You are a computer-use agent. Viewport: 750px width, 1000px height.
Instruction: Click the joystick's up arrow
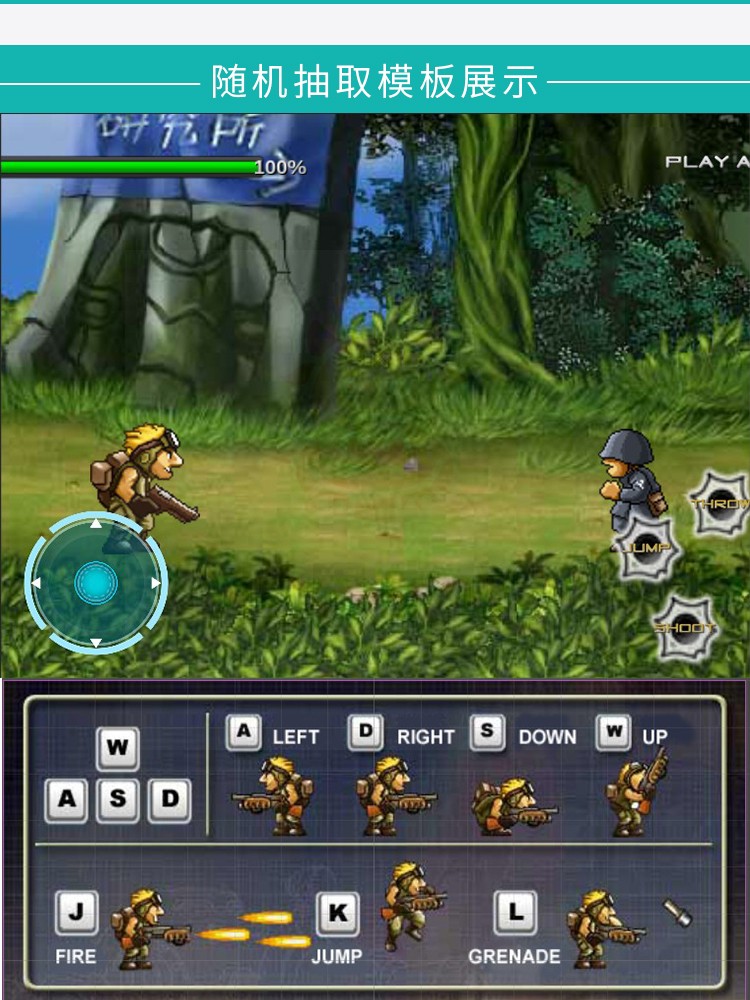[x=96, y=523]
